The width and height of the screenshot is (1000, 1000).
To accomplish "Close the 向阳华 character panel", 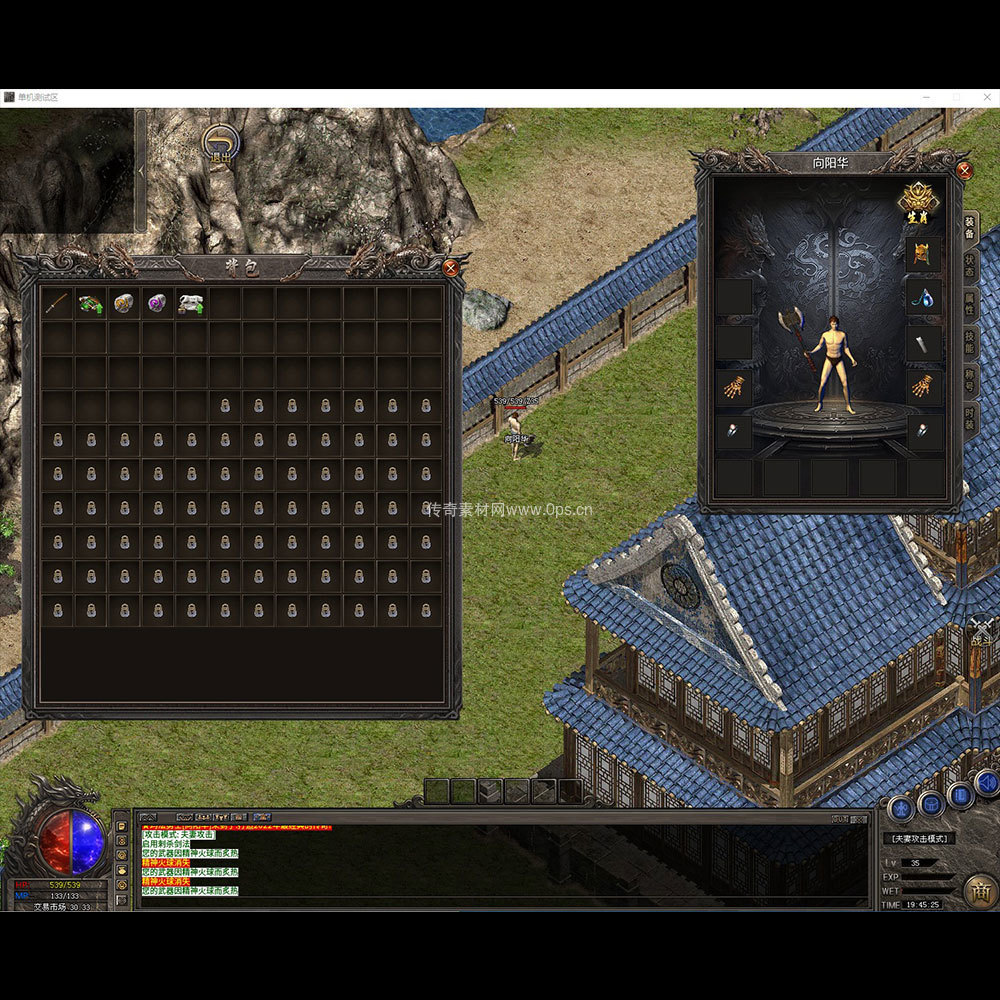I will pyautogui.click(x=964, y=170).
